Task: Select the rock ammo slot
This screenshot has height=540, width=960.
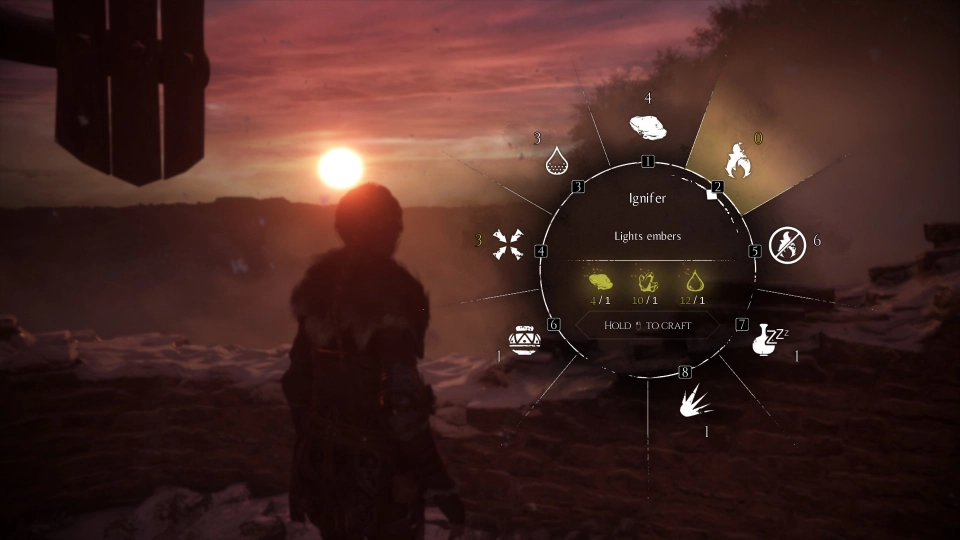Action: 648,129
